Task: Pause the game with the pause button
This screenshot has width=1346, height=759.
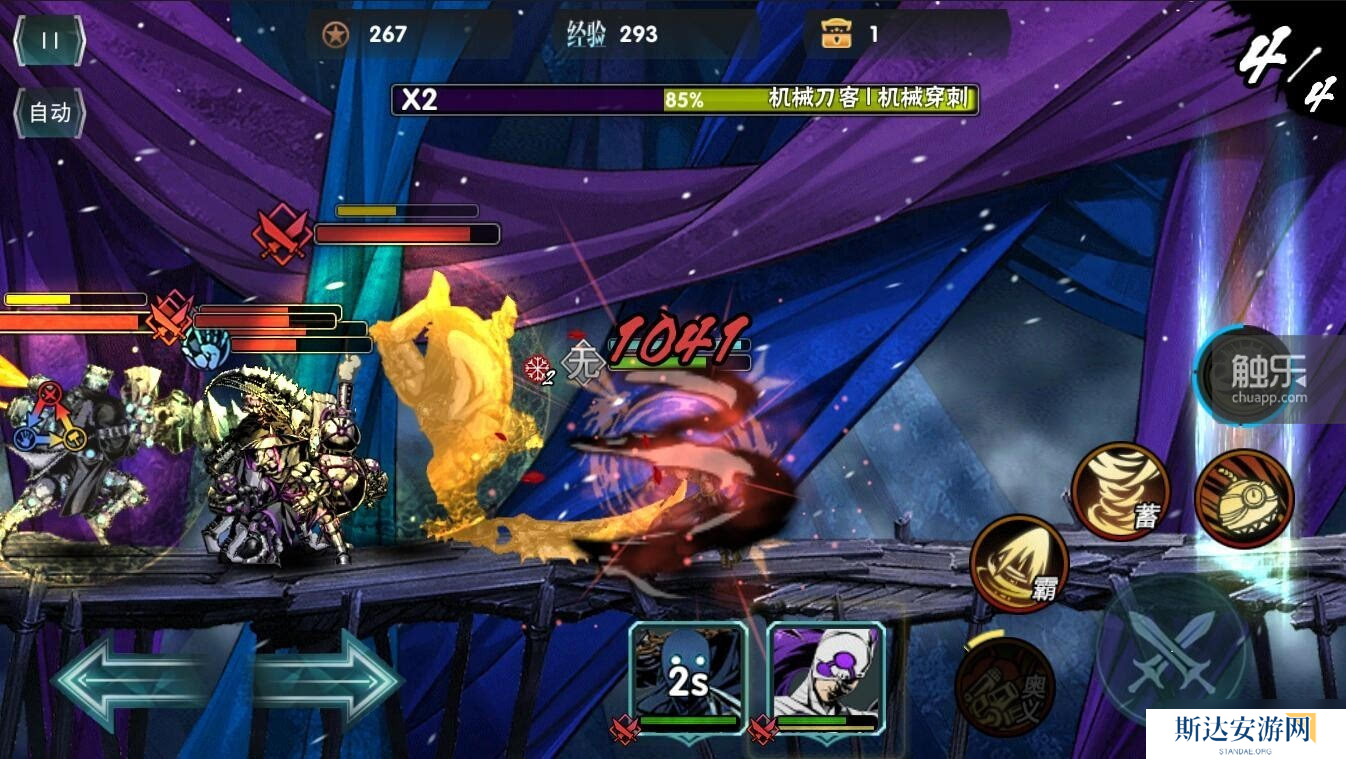Action: 49,41
